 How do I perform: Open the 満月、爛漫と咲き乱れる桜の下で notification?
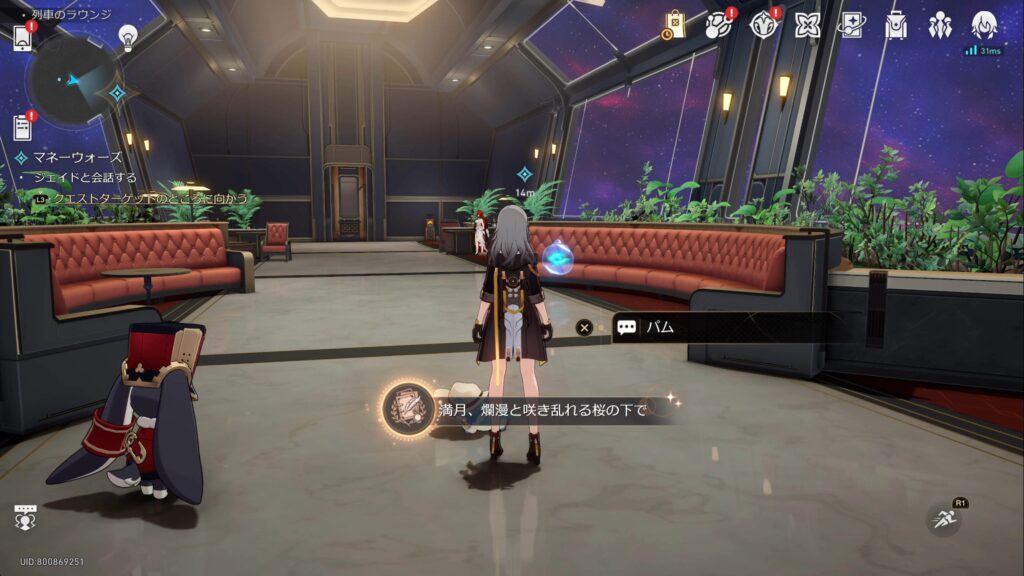point(530,409)
